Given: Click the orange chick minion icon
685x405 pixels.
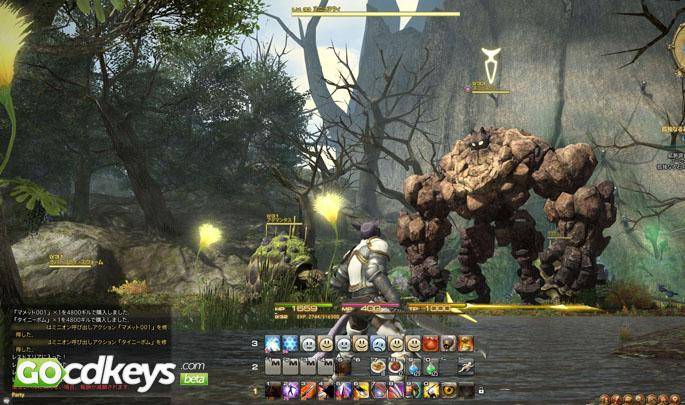Looking at the screenshot, I should 467,344.
